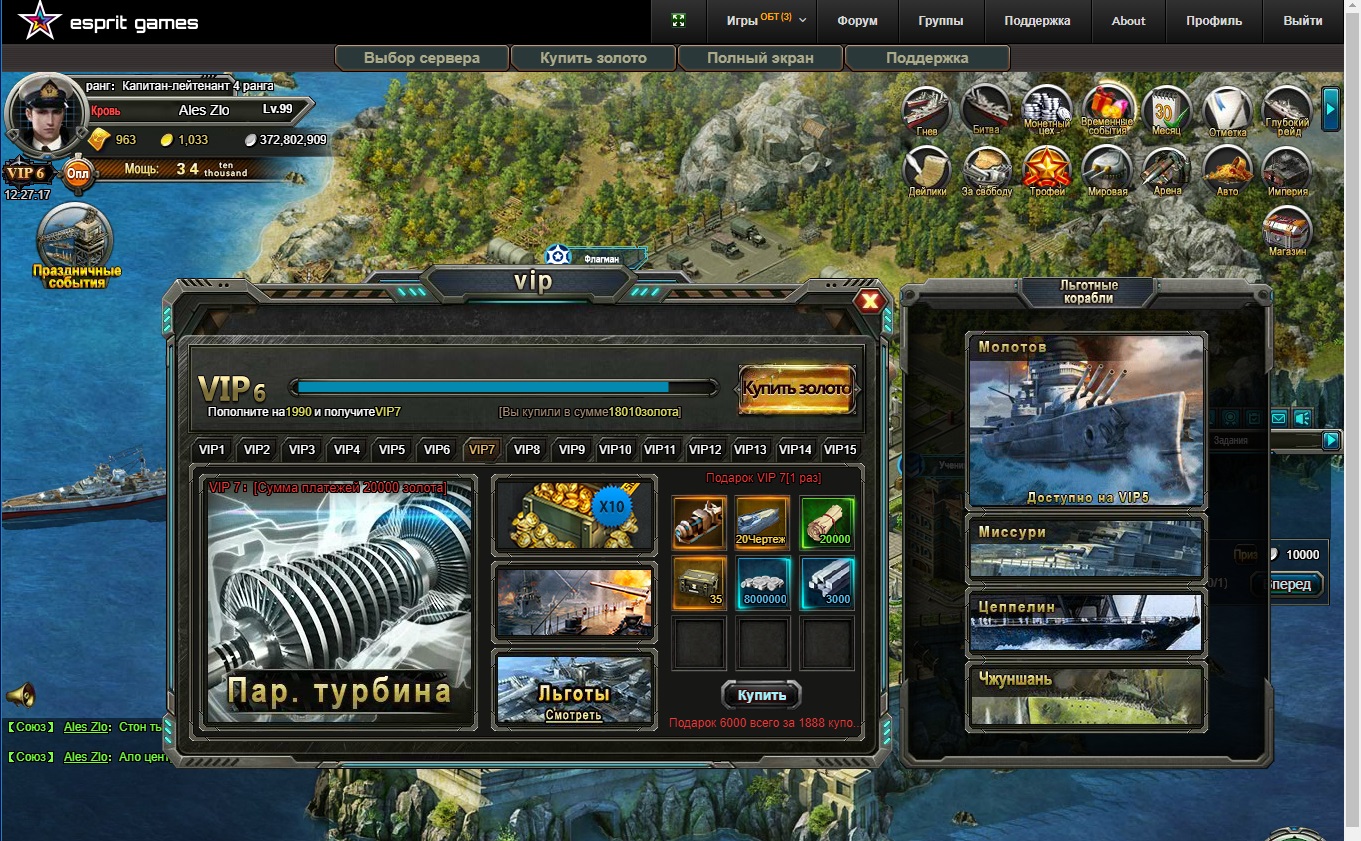The width and height of the screenshot is (1361, 841).
Task: Choose the Миссури ship entry
Action: point(1086,549)
